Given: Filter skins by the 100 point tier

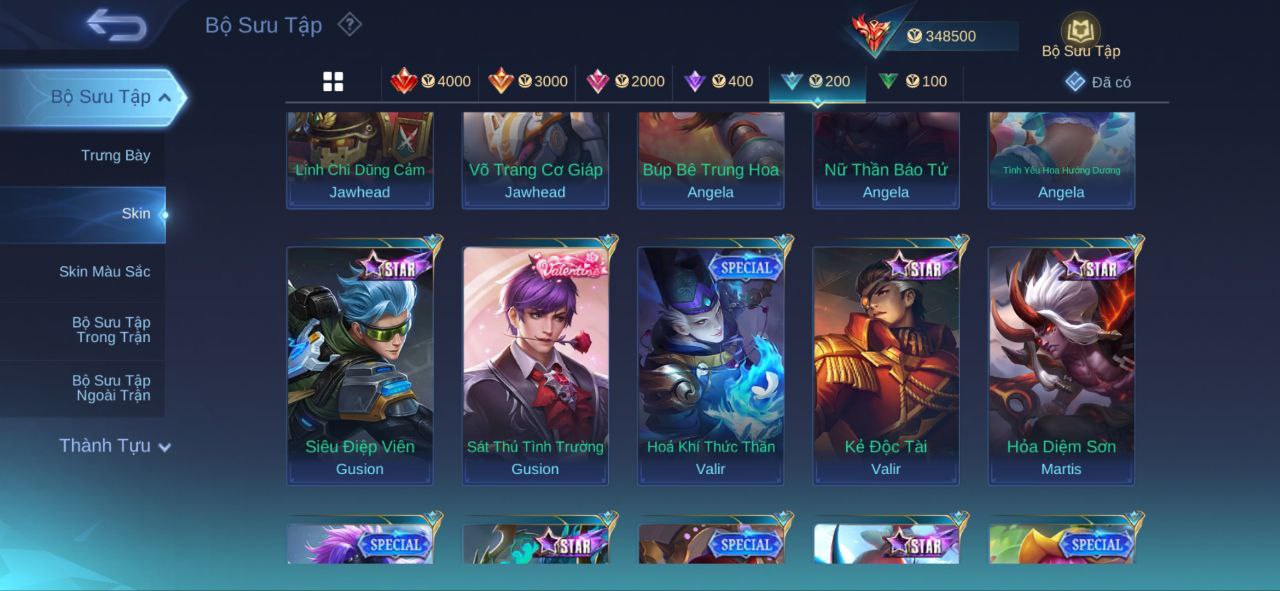Looking at the screenshot, I should 913,82.
